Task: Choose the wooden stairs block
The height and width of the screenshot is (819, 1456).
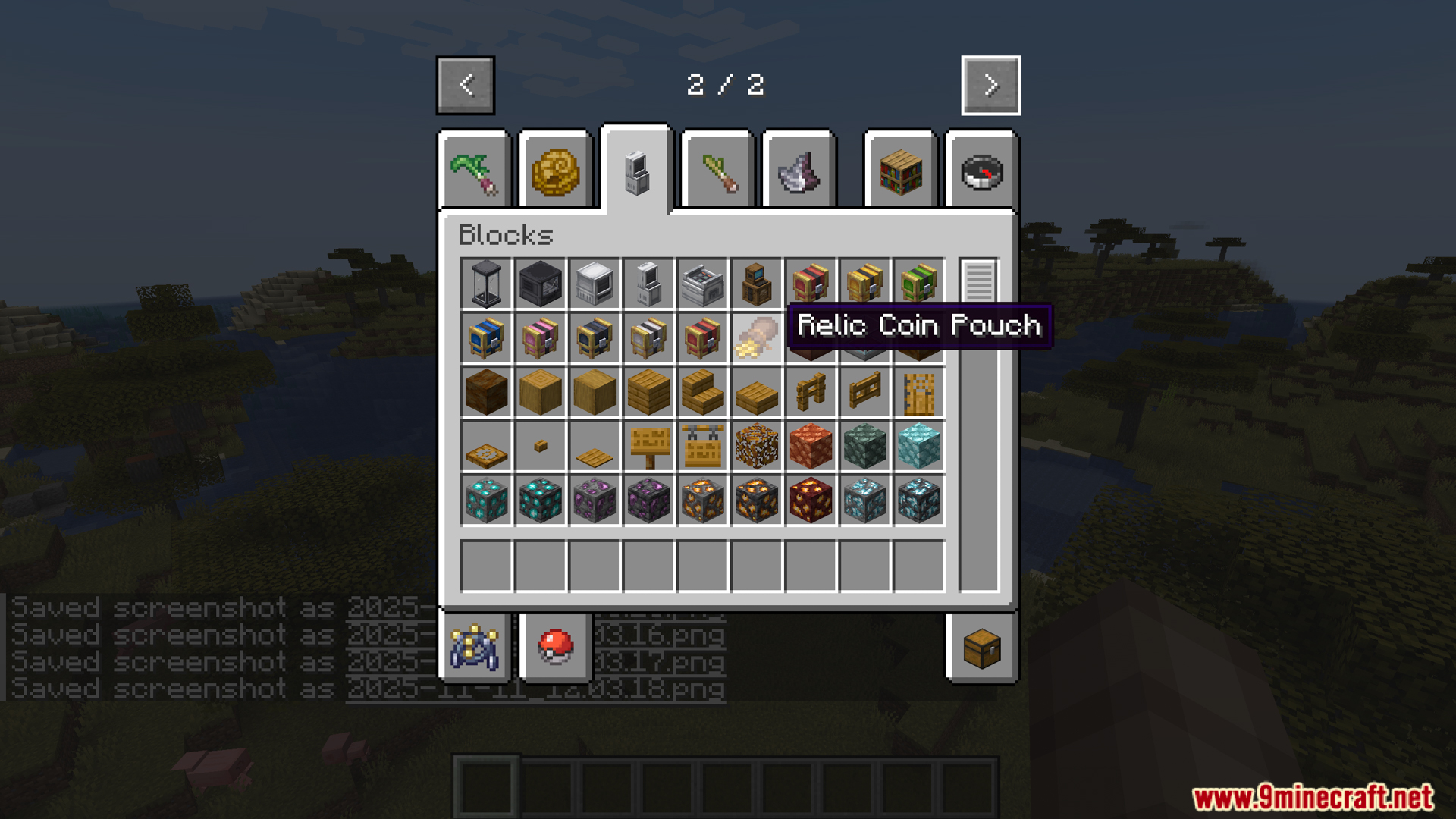Action: pos(703,393)
